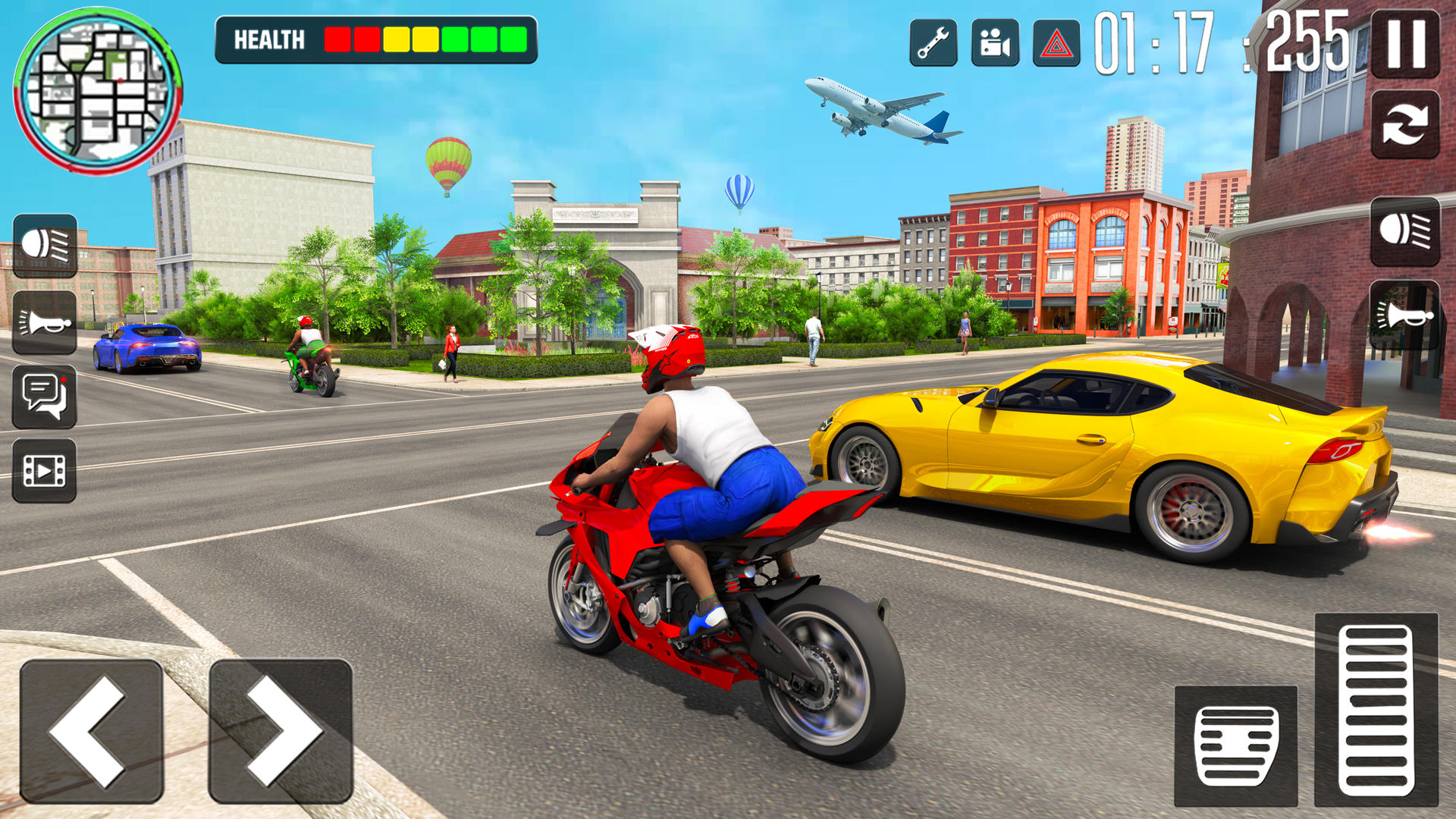Open the video reward player
The image size is (1456, 819).
[45, 470]
